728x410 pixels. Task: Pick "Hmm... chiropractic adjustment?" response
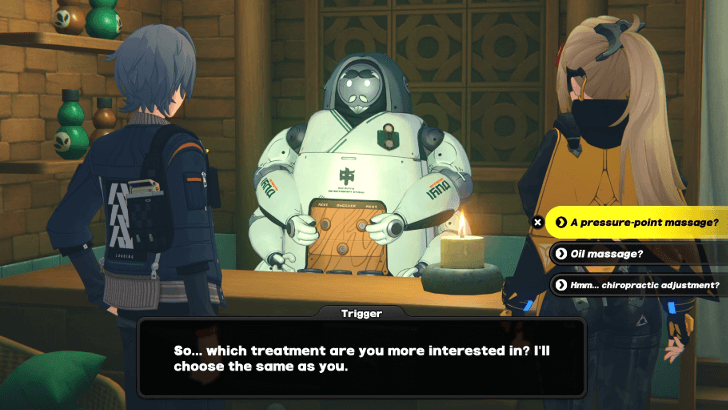point(638,284)
